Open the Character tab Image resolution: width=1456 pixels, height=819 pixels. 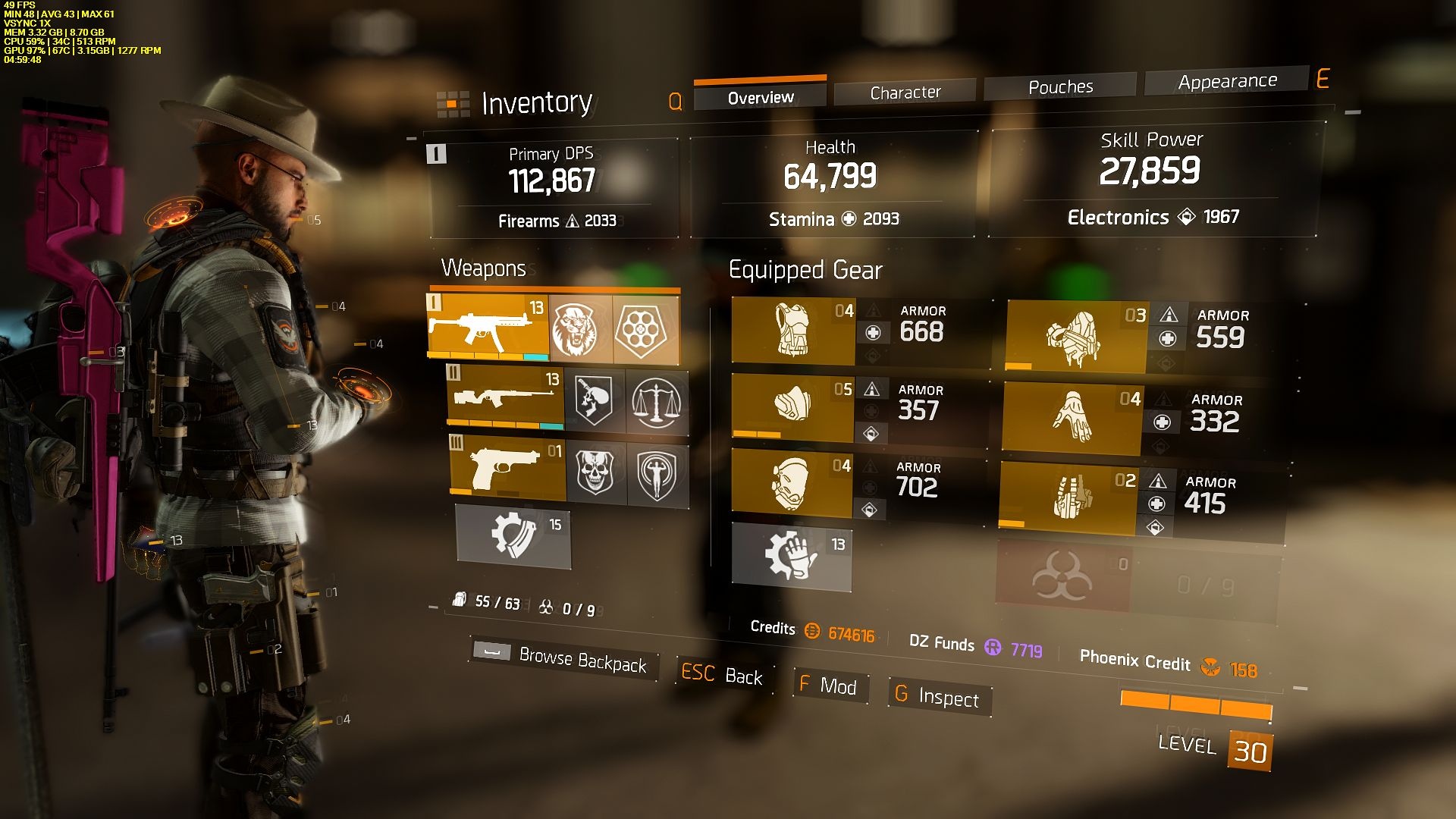(x=905, y=93)
